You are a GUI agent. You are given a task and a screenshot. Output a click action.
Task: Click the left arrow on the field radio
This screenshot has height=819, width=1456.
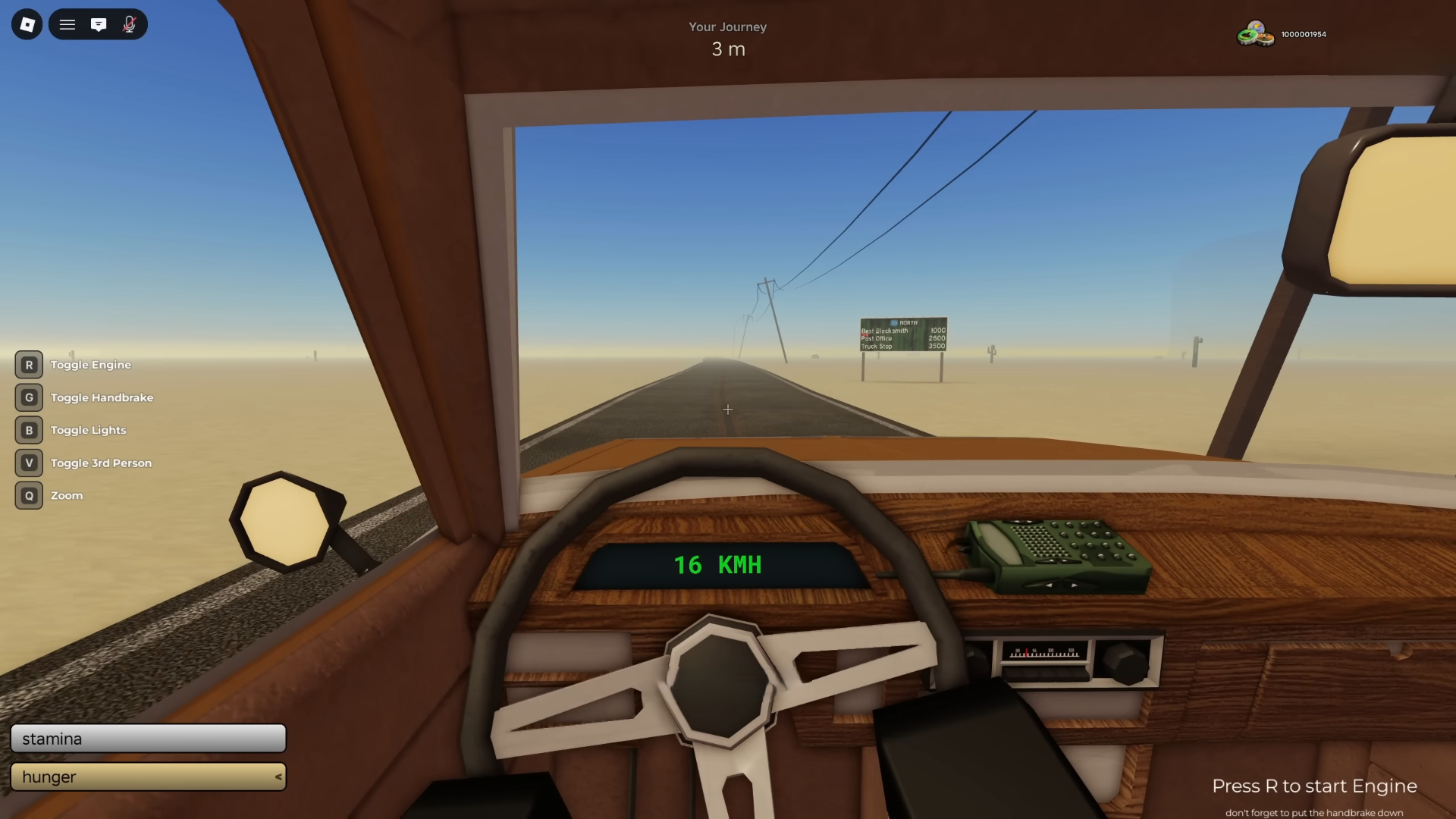(x=1050, y=586)
